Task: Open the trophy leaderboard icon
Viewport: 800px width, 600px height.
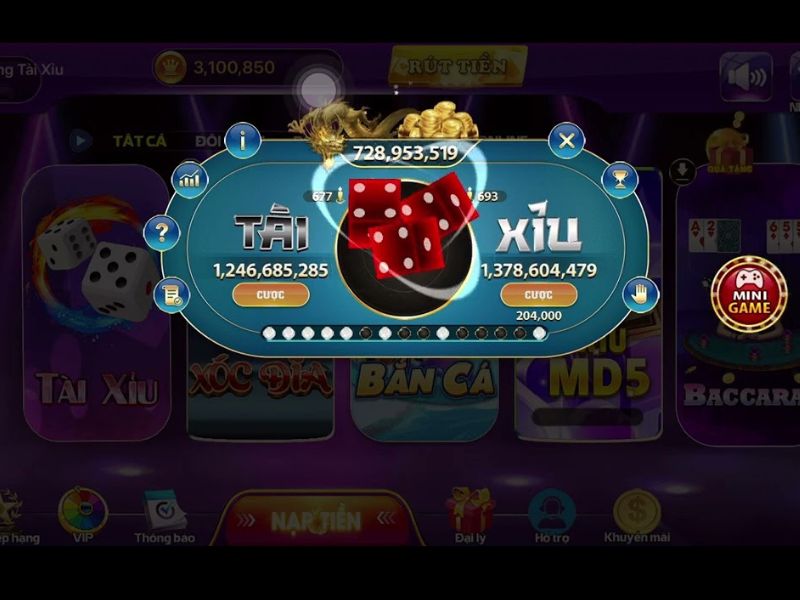Action: coord(619,180)
